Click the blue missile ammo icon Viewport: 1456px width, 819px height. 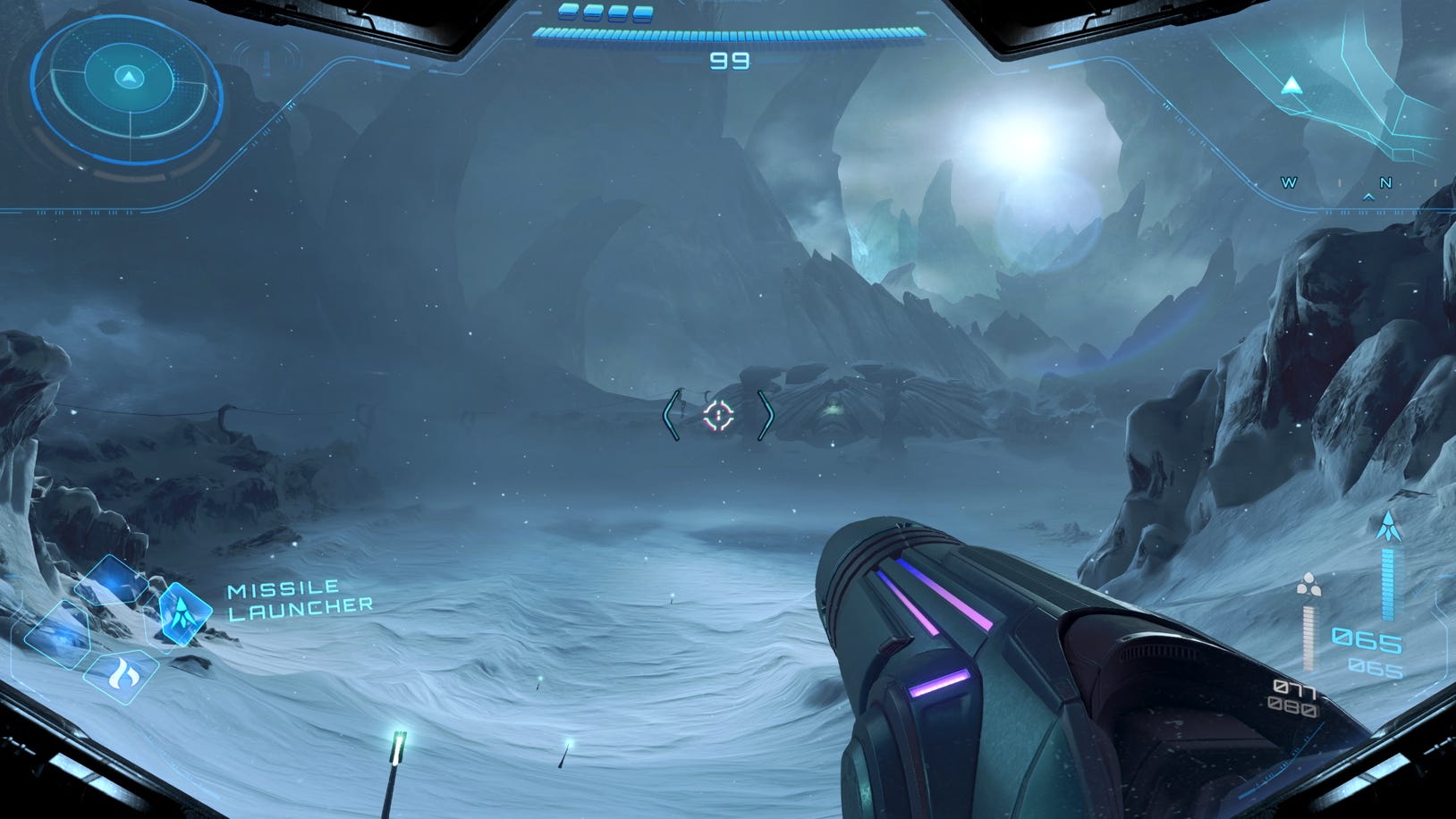(x=1388, y=526)
